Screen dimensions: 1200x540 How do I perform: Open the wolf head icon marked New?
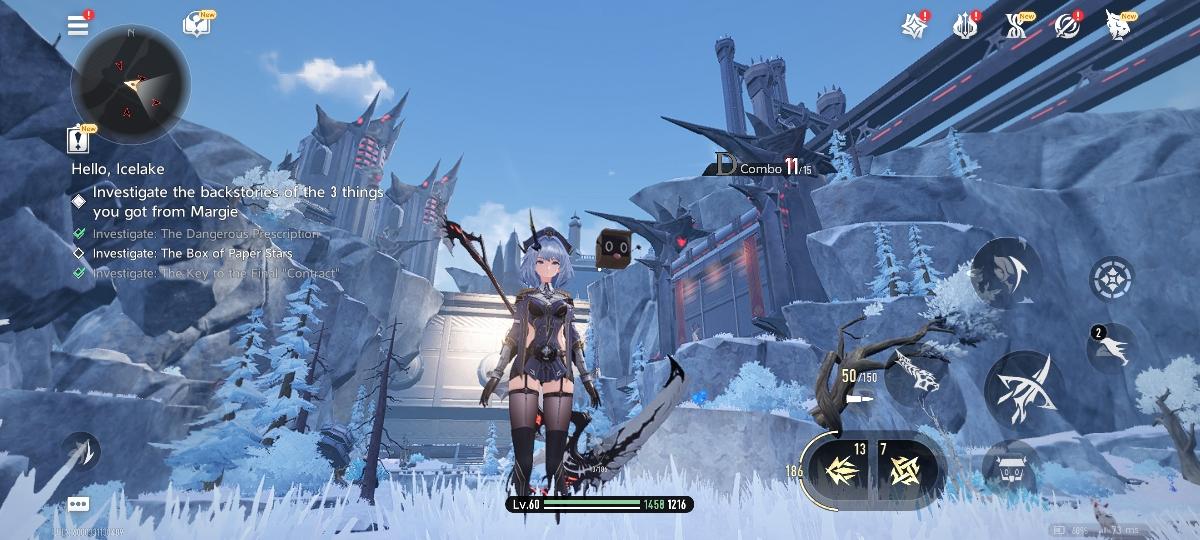coord(1120,25)
